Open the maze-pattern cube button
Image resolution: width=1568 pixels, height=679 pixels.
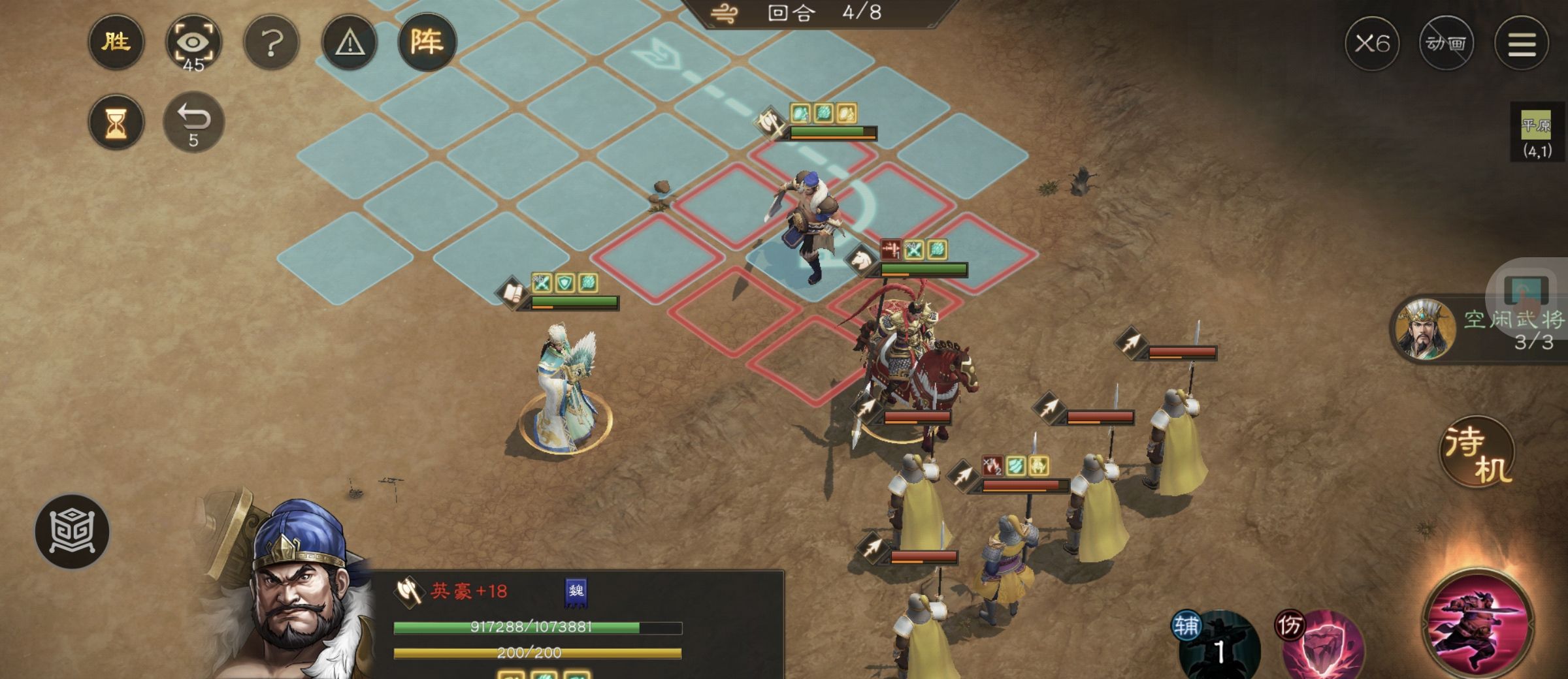(x=73, y=531)
